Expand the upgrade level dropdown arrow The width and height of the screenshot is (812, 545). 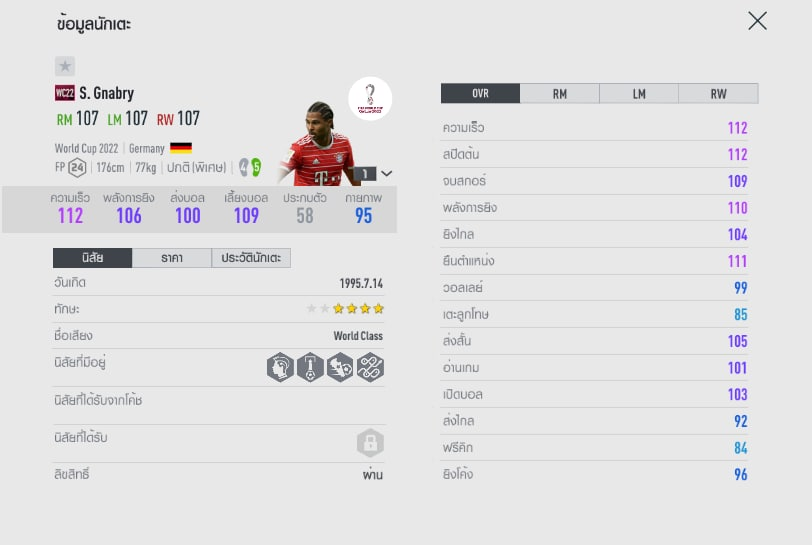pos(387,173)
